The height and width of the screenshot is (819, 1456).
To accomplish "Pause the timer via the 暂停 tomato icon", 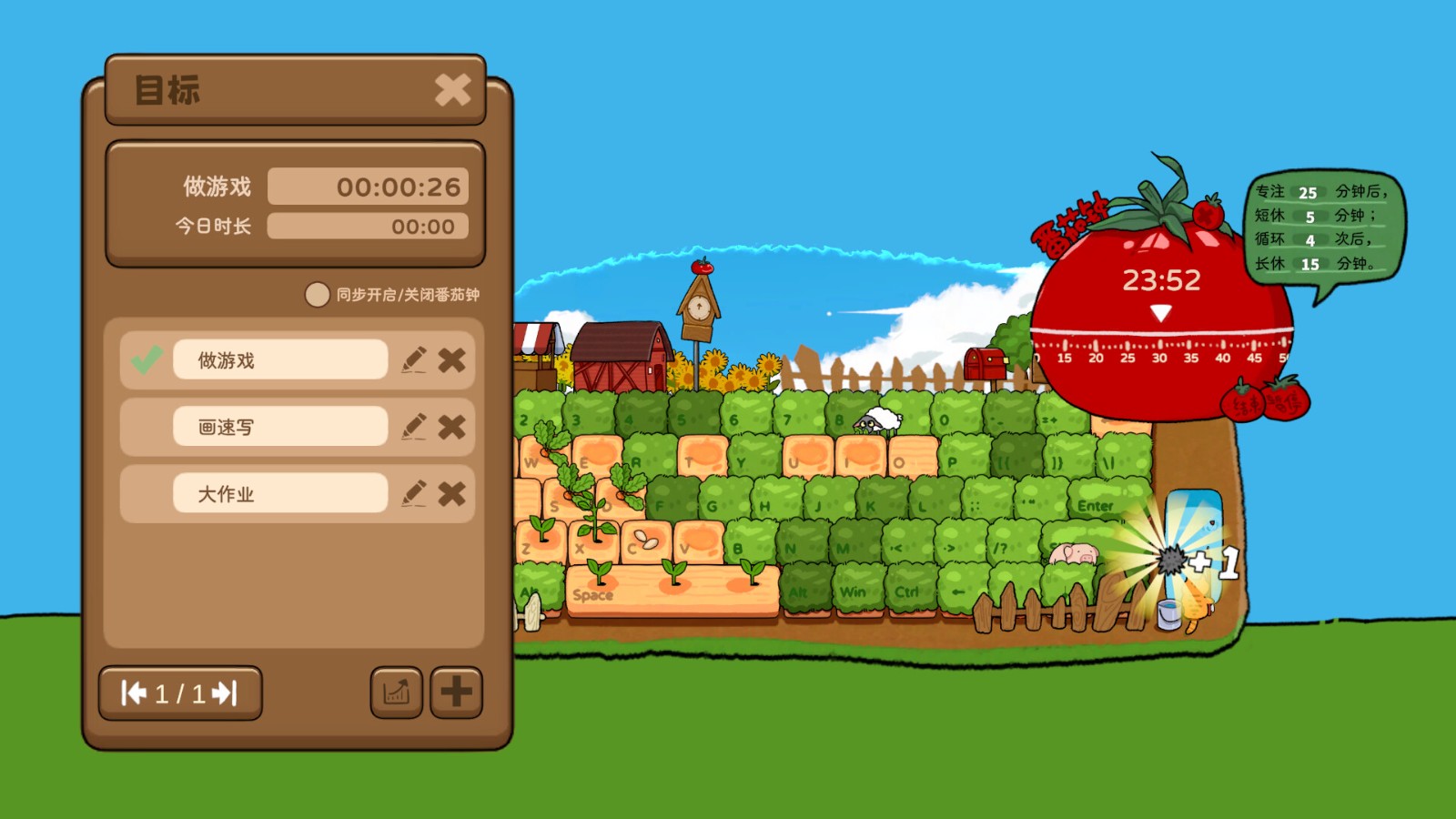I will tap(1285, 403).
